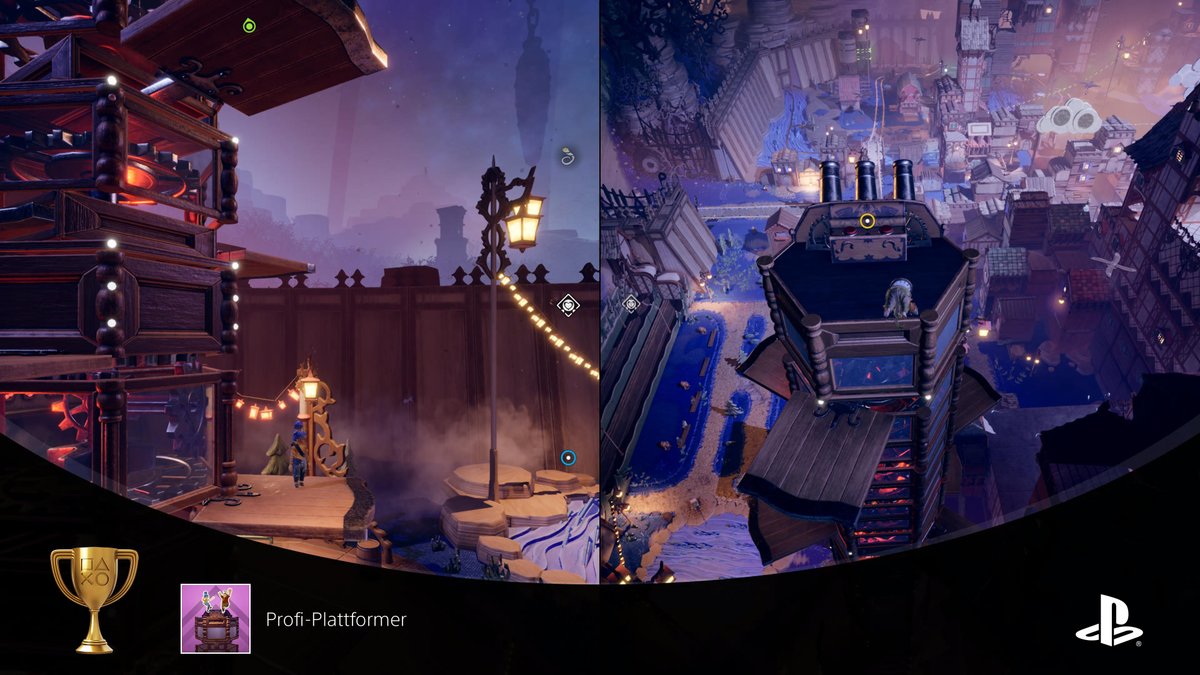Viewport: 1200px width, 675px height.
Task: Open the Profi-Plattformer trophy thumbnail
Action: (x=215, y=619)
